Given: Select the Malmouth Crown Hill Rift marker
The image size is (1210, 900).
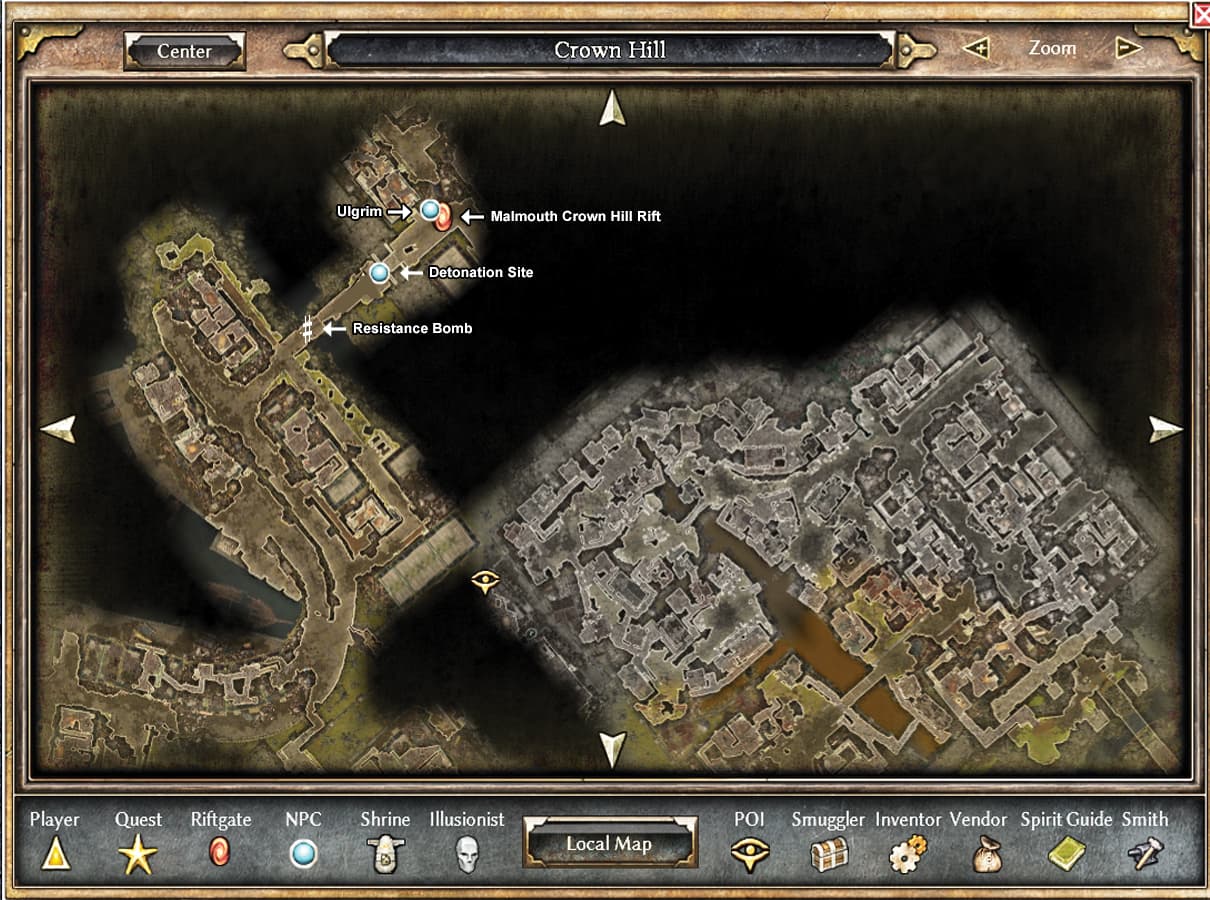Looking at the screenshot, I should click(x=443, y=218).
